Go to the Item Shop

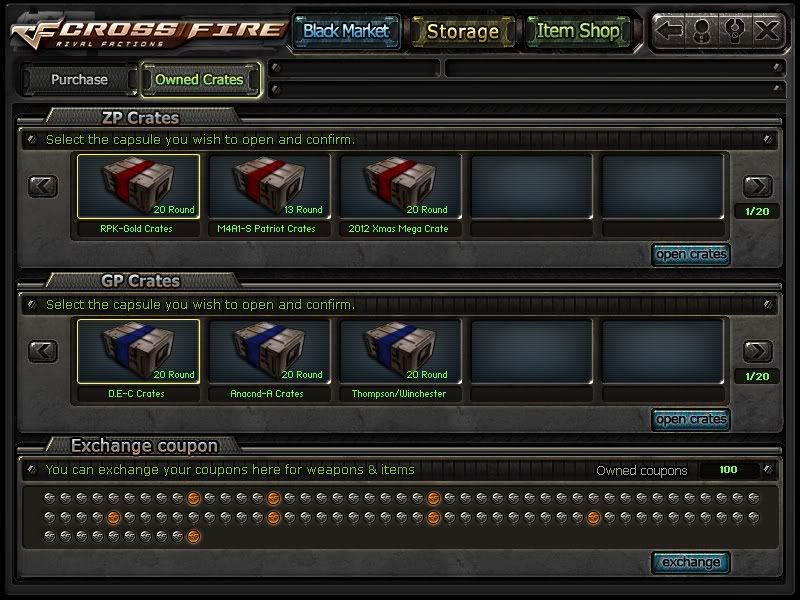point(578,31)
